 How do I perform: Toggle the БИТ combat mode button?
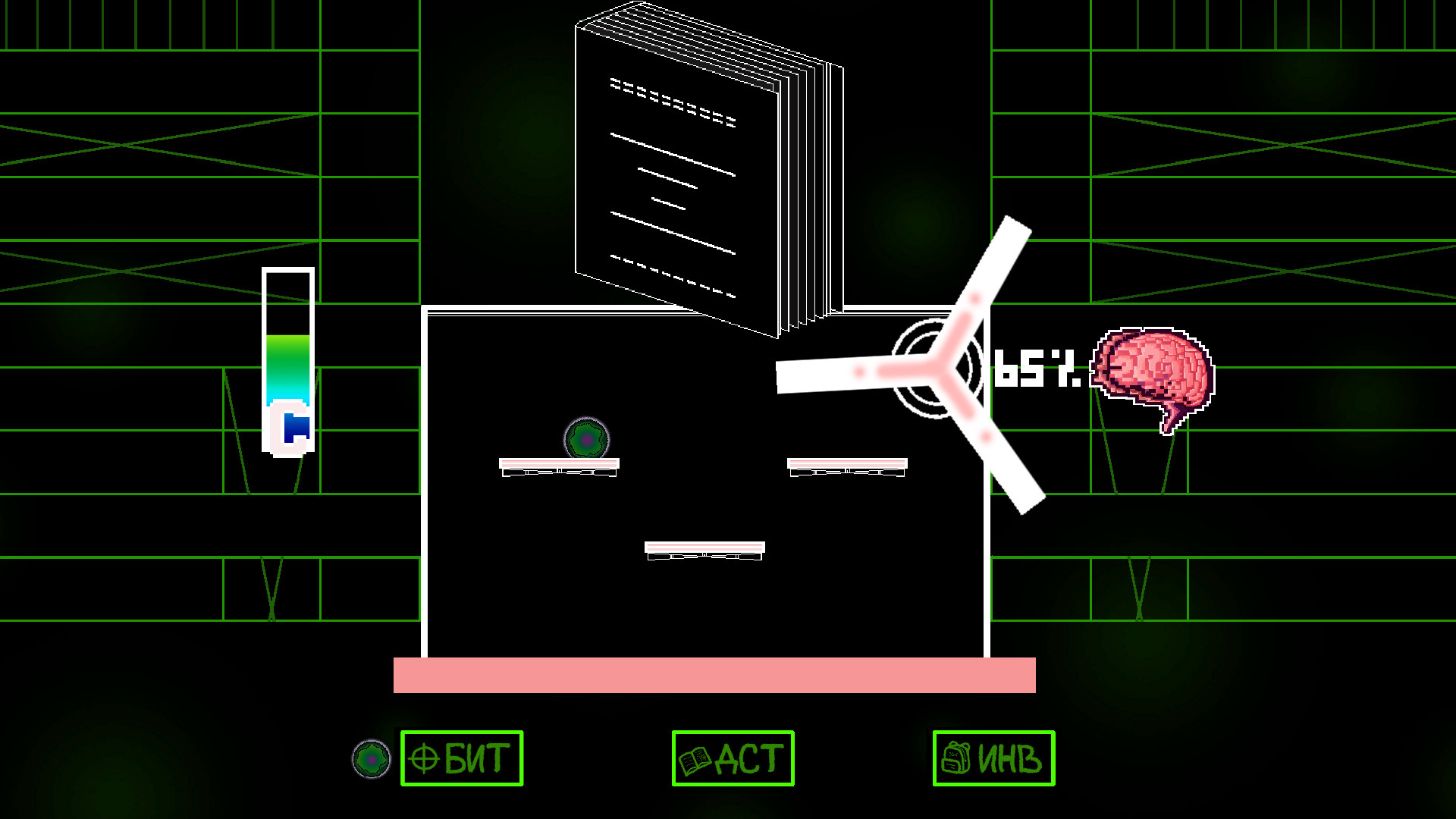click(461, 758)
